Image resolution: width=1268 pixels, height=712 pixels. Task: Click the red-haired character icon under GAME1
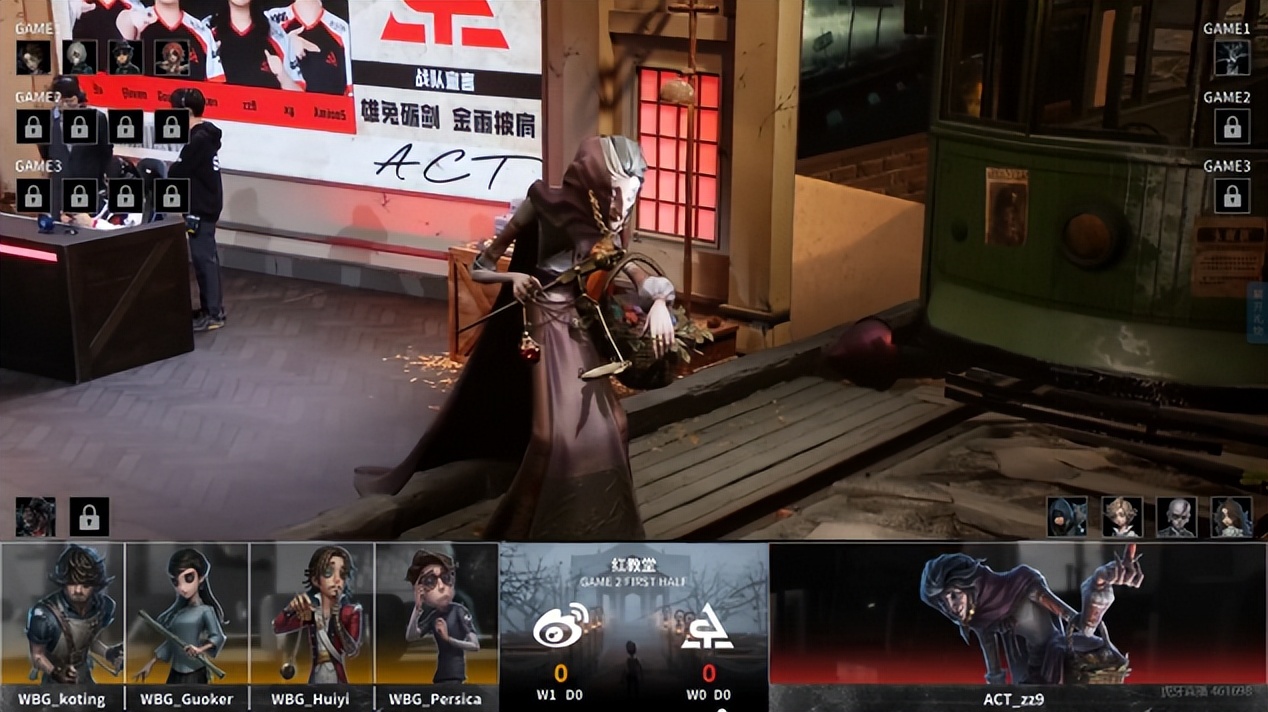171,57
